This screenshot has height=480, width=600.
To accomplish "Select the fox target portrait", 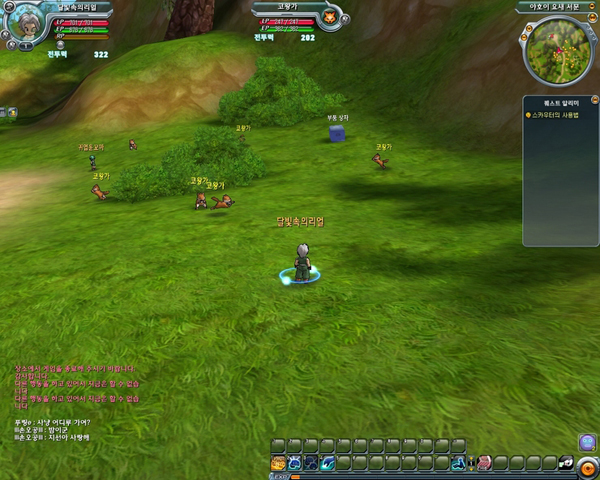I will [x=328, y=18].
